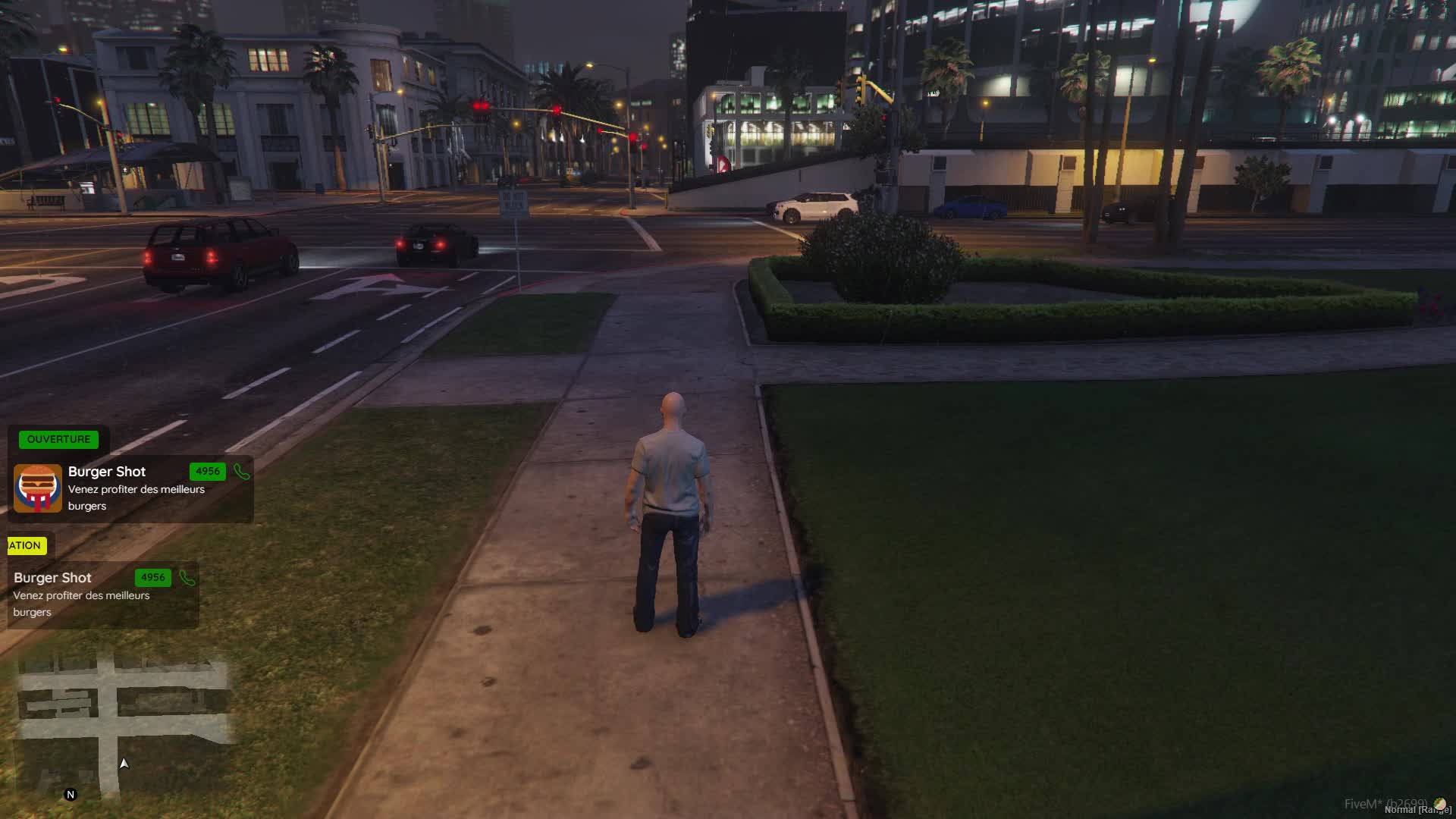The image size is (1456, 819).
Task: Click the voice range indicator icon
Action: pyautogui.click(x=1439, y=804)
